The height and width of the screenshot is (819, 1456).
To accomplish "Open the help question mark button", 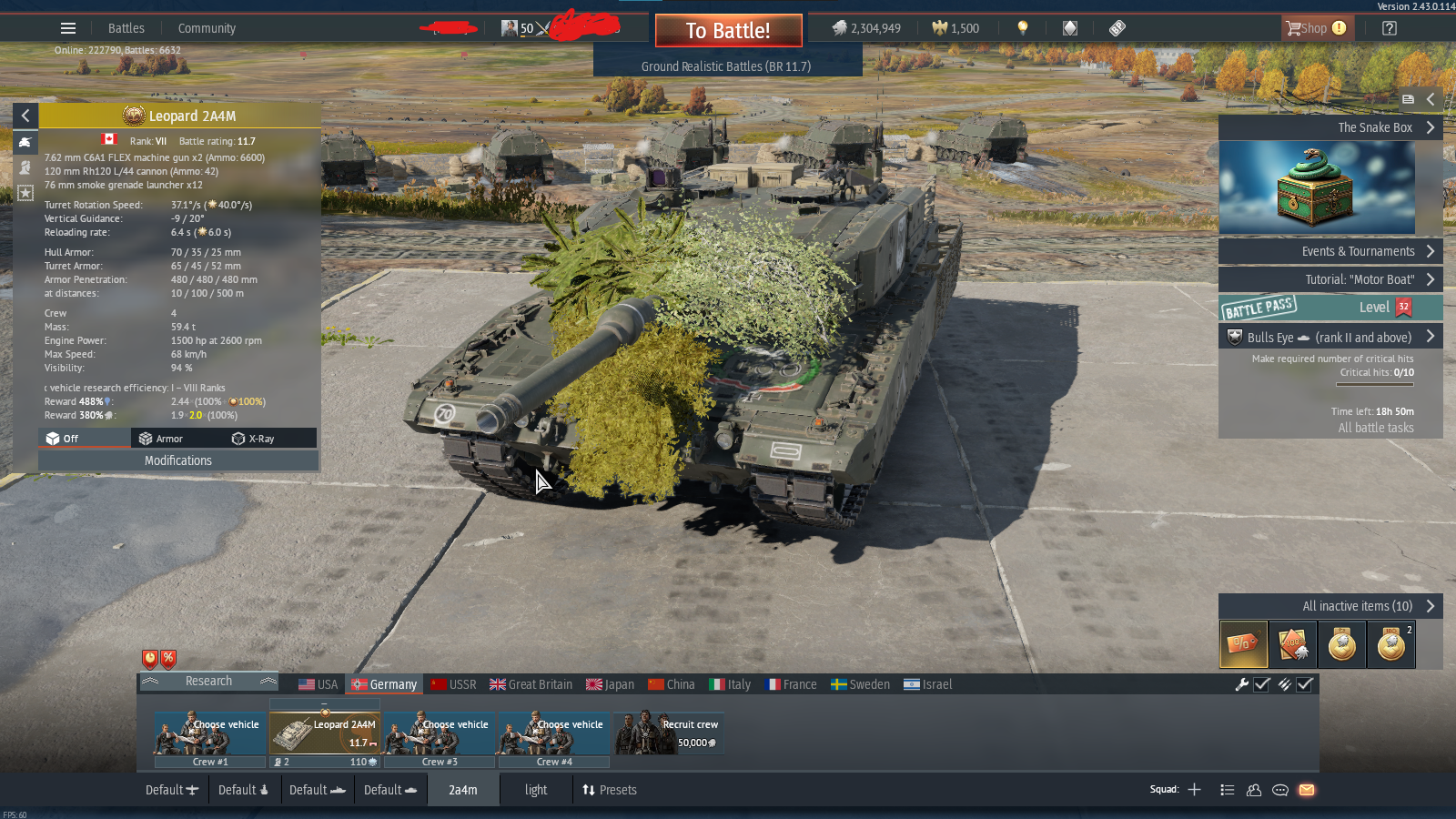I will tap(1389, 28).
